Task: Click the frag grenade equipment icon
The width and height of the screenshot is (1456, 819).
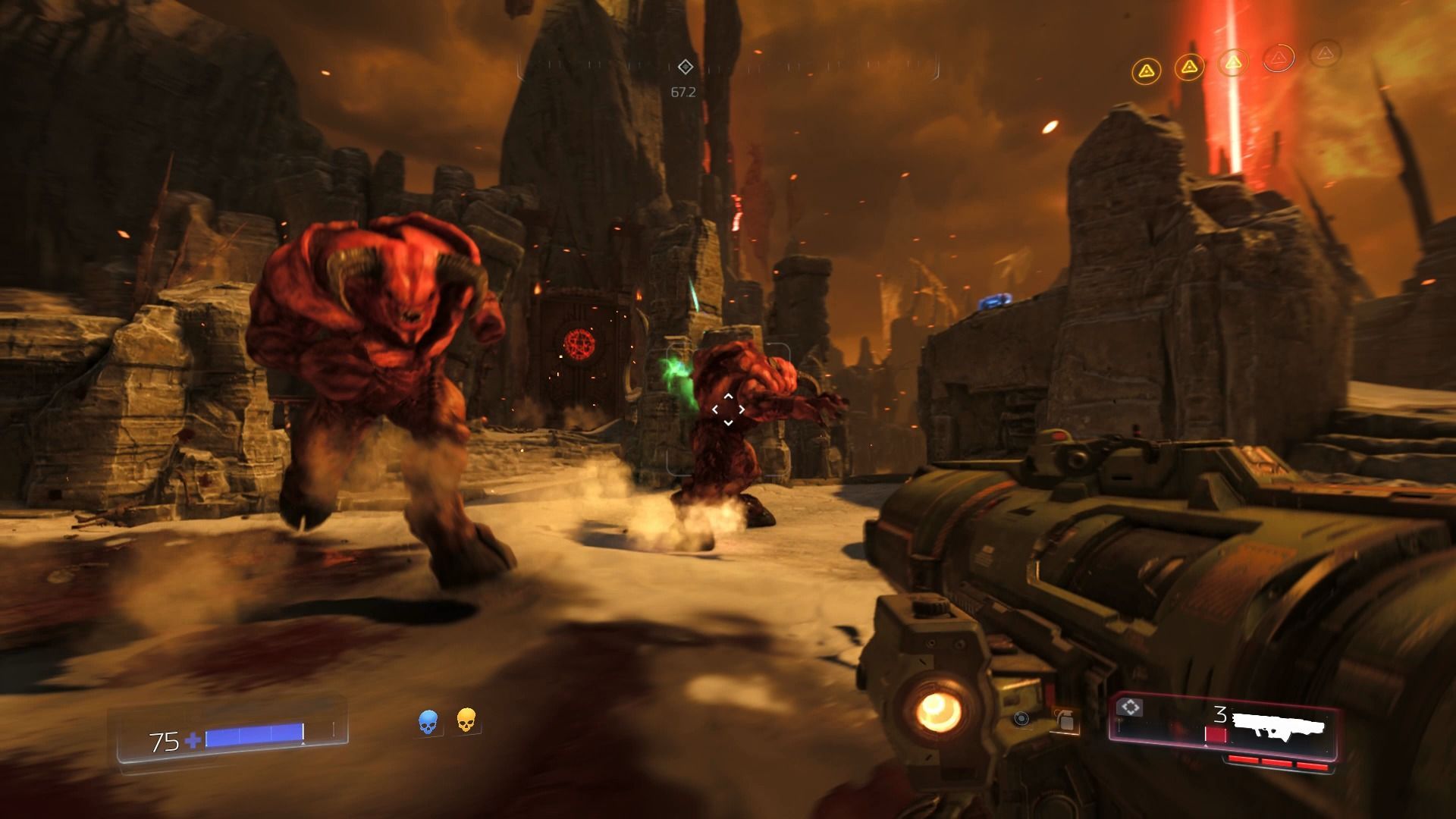Action: 1065,720
